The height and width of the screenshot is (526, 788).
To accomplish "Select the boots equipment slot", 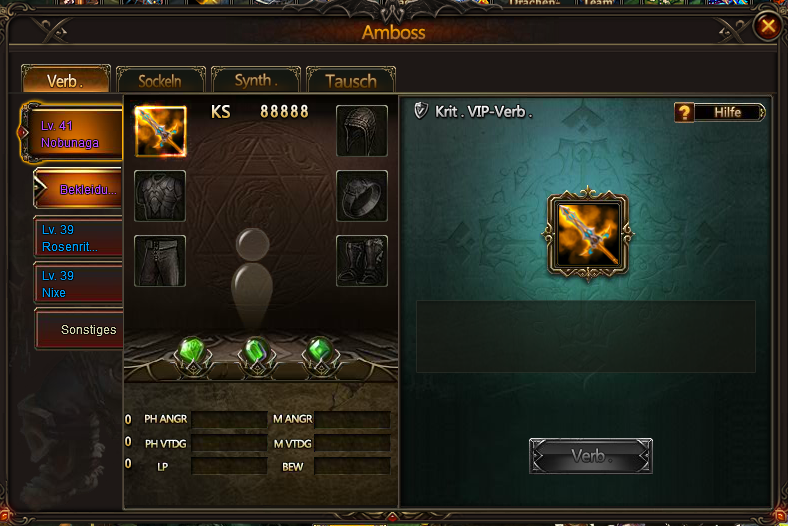I will click(361, 260).
